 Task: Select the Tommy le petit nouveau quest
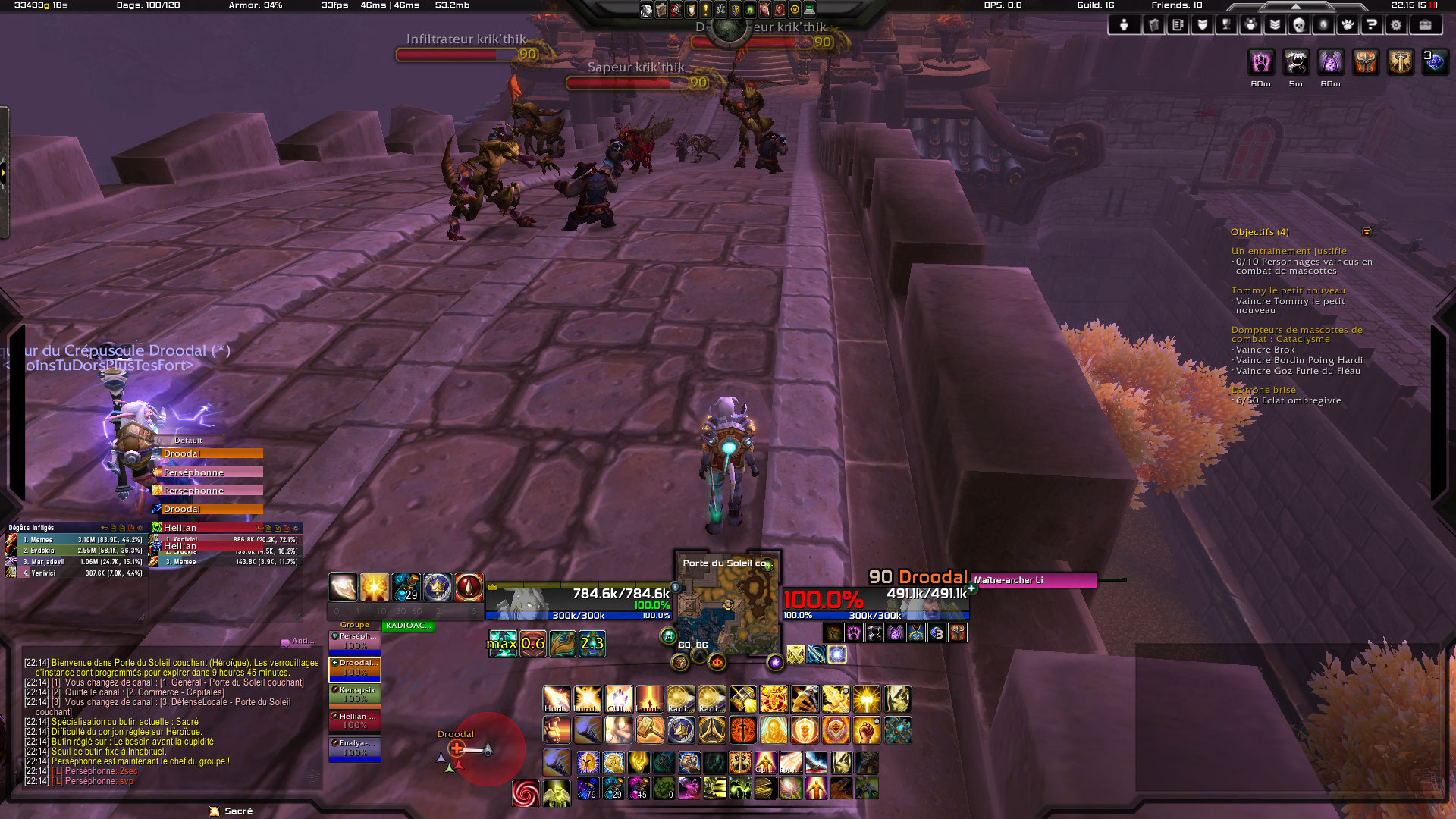click(x=1288, y=290)
